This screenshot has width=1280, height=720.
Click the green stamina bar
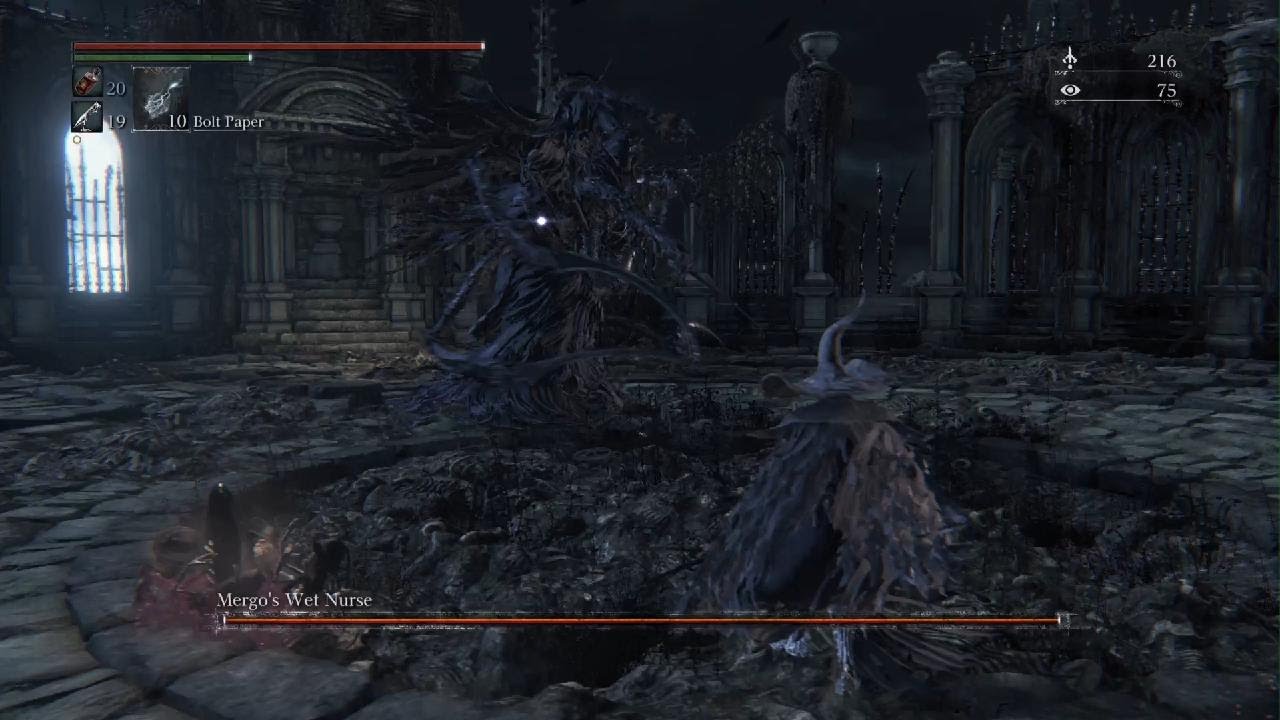coord(160,57)
